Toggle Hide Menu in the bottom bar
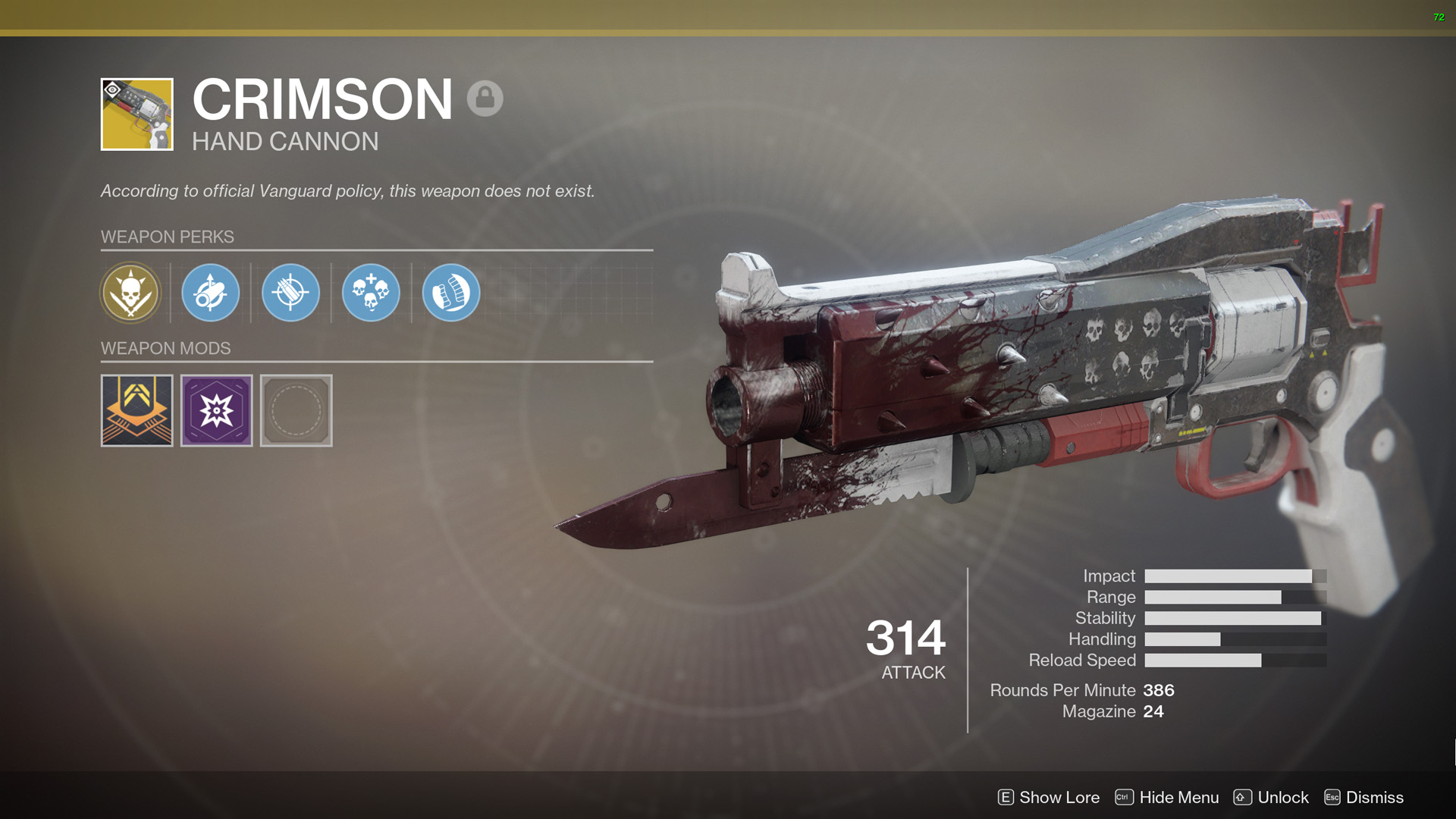Screen dimensions: 1456x819 (x=1178, y=797)
